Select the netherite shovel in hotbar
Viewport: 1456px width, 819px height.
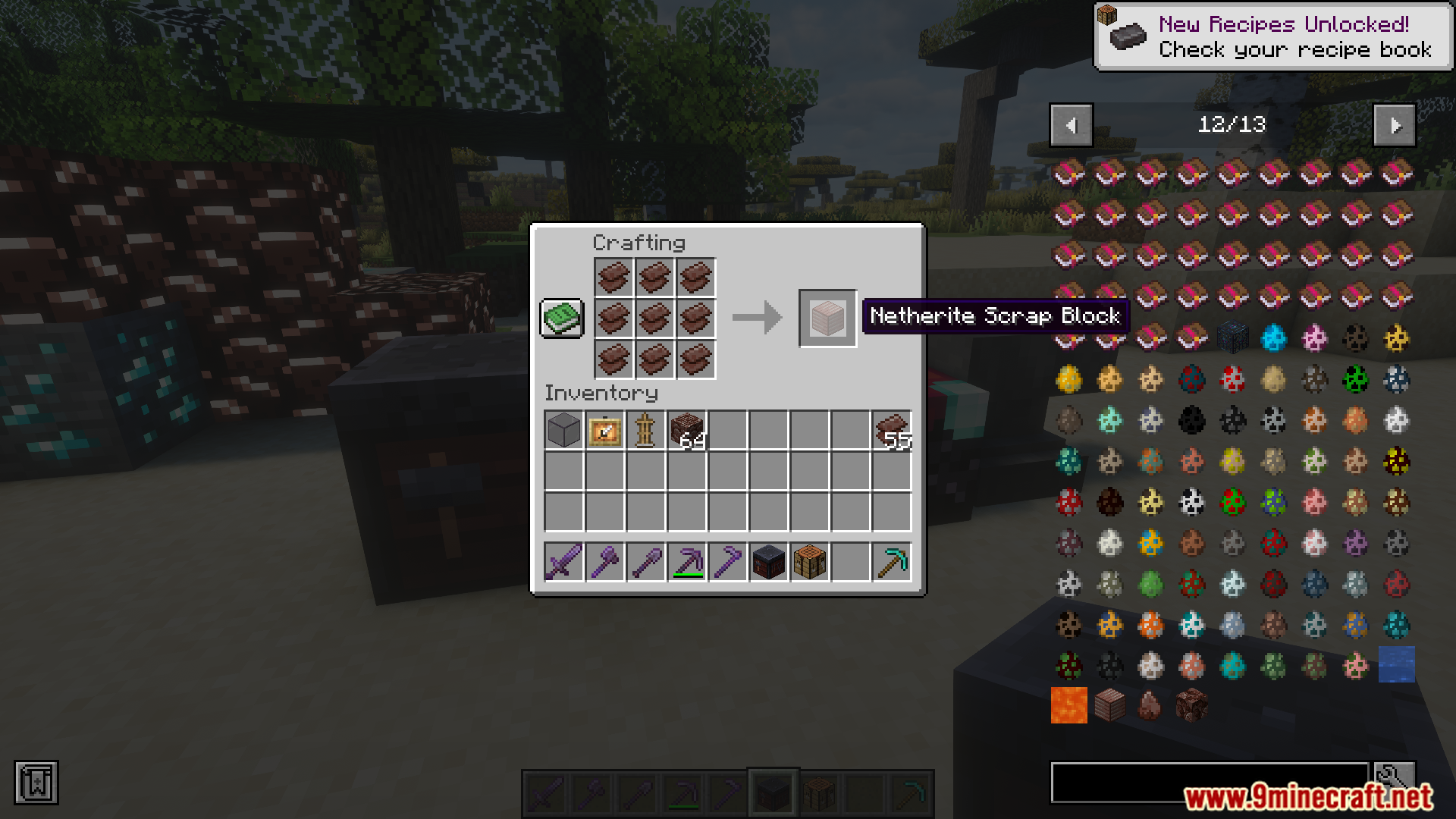(x=645, y=563)
